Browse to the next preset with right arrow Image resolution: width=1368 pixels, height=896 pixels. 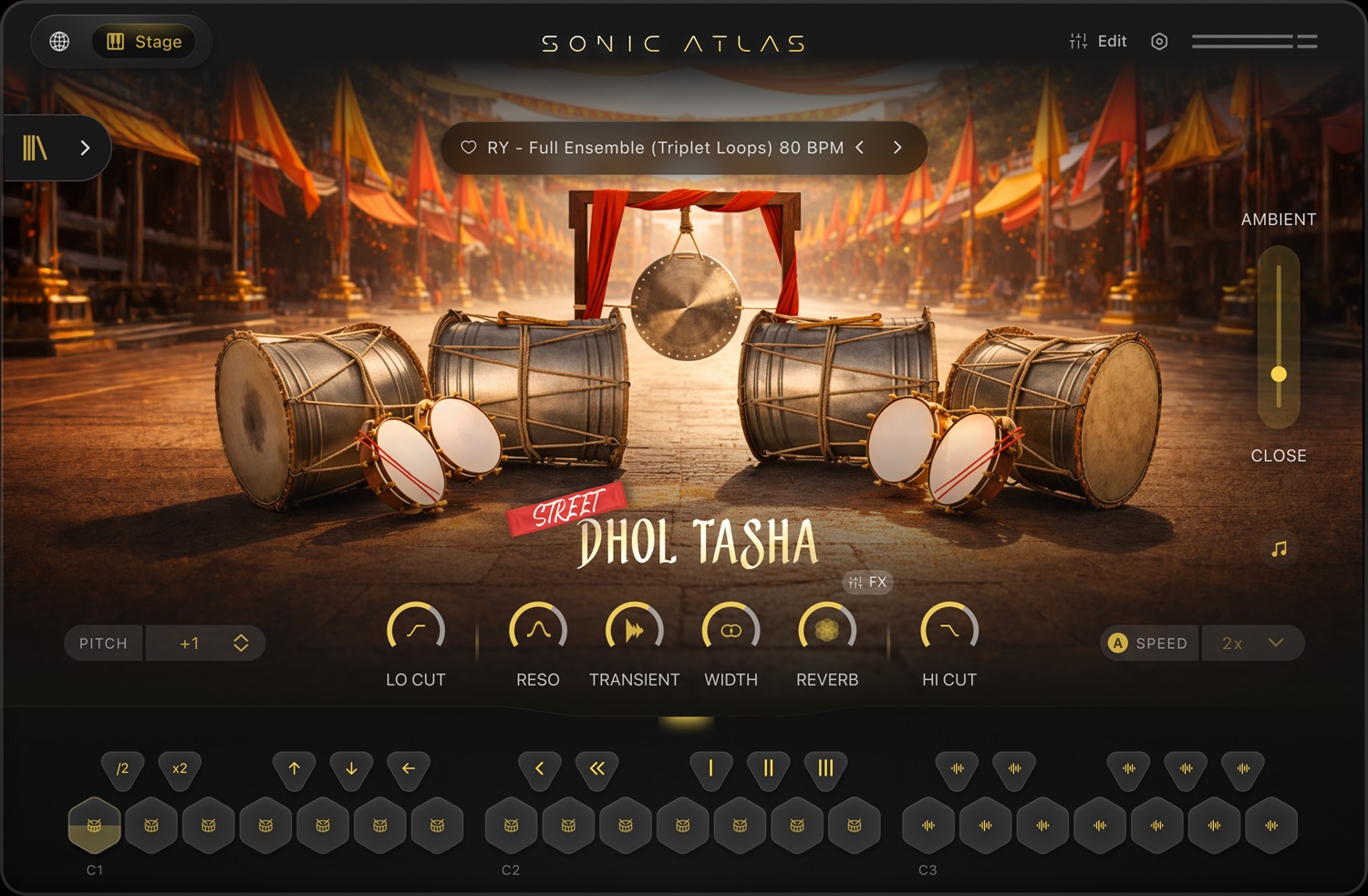(x=896, y=147)
